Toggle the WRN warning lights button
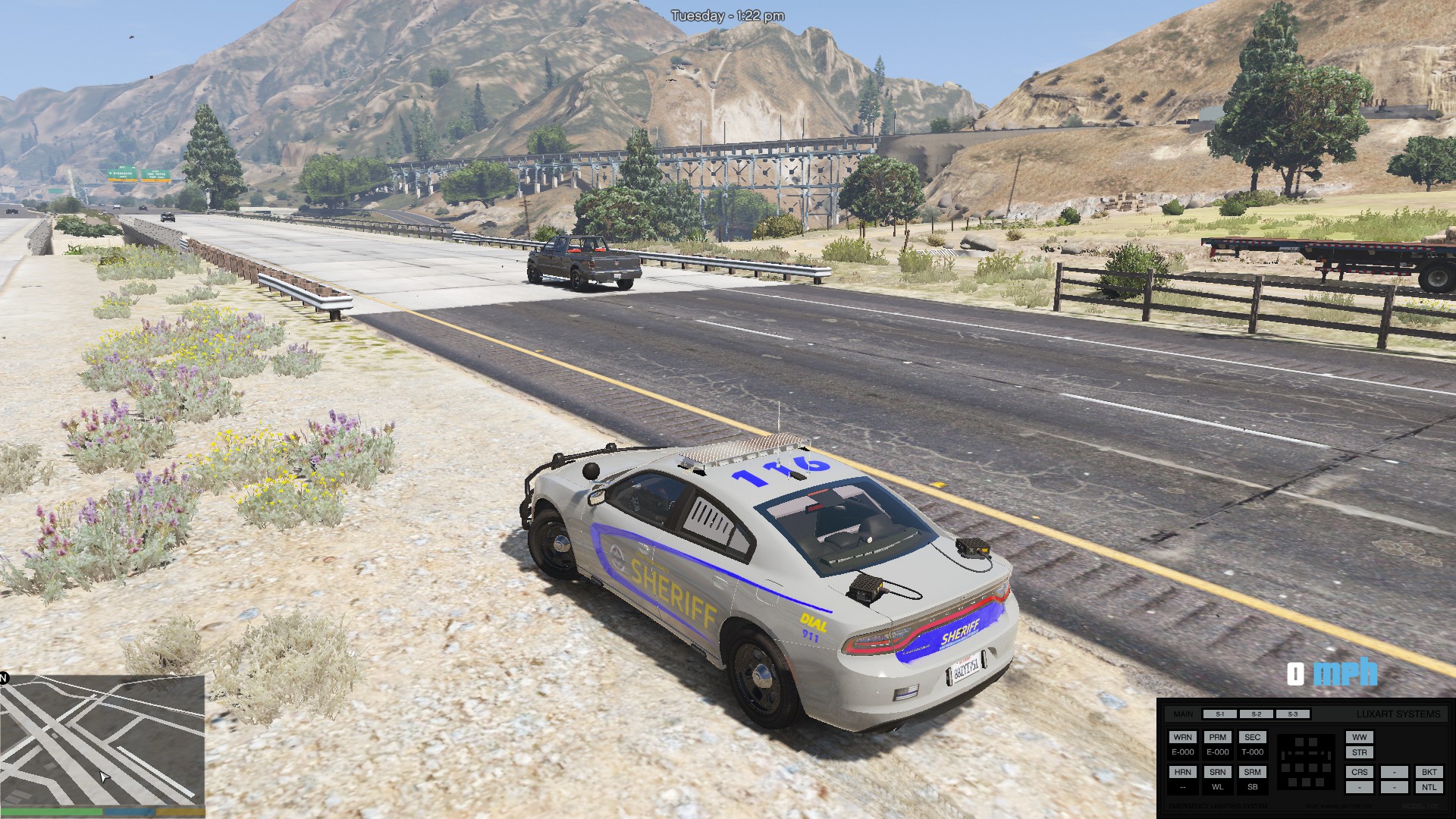1456x819 pixels. tap(1182, 737)
